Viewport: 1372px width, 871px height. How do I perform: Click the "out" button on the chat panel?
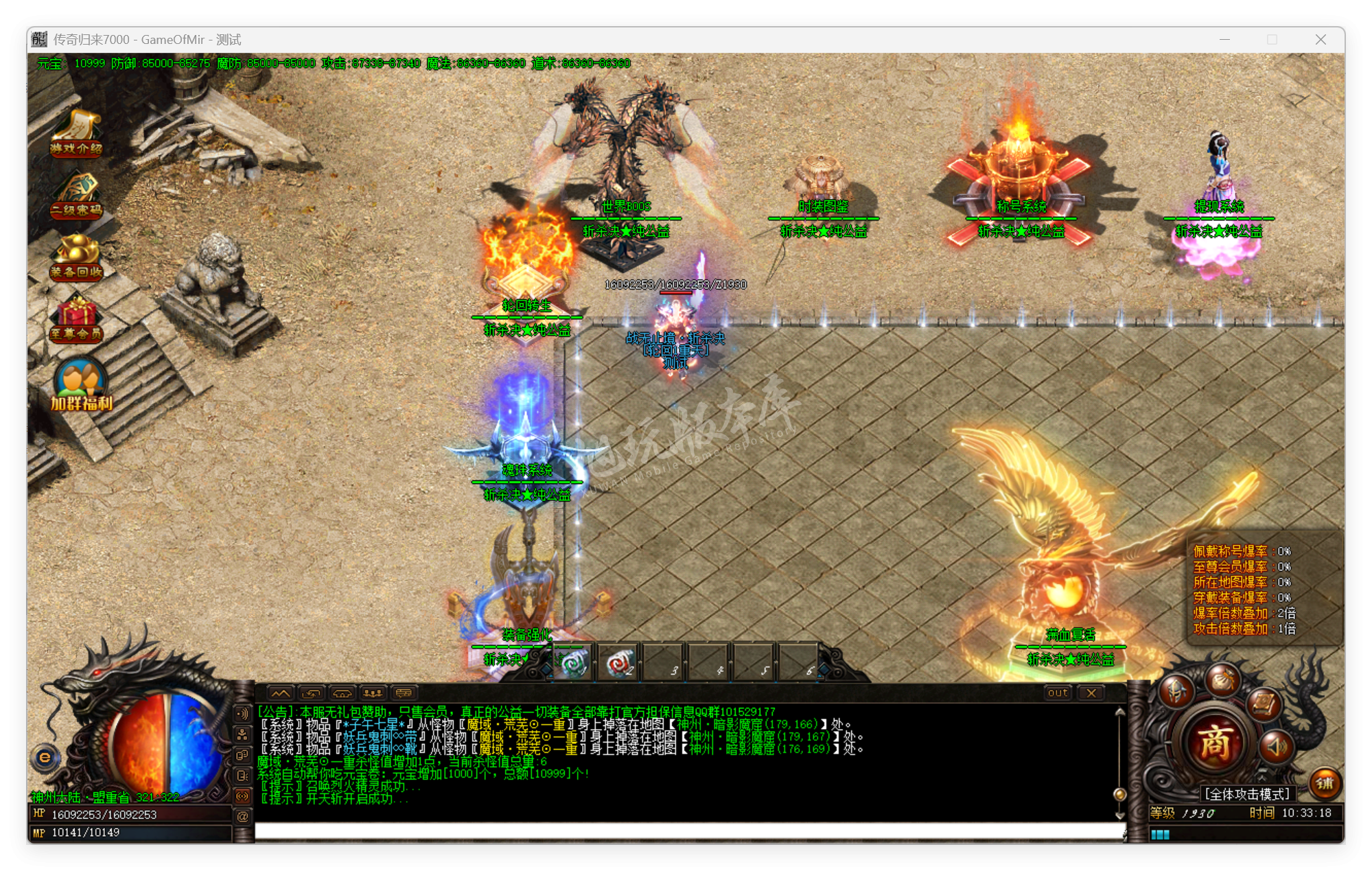(x=1058, y=693)
